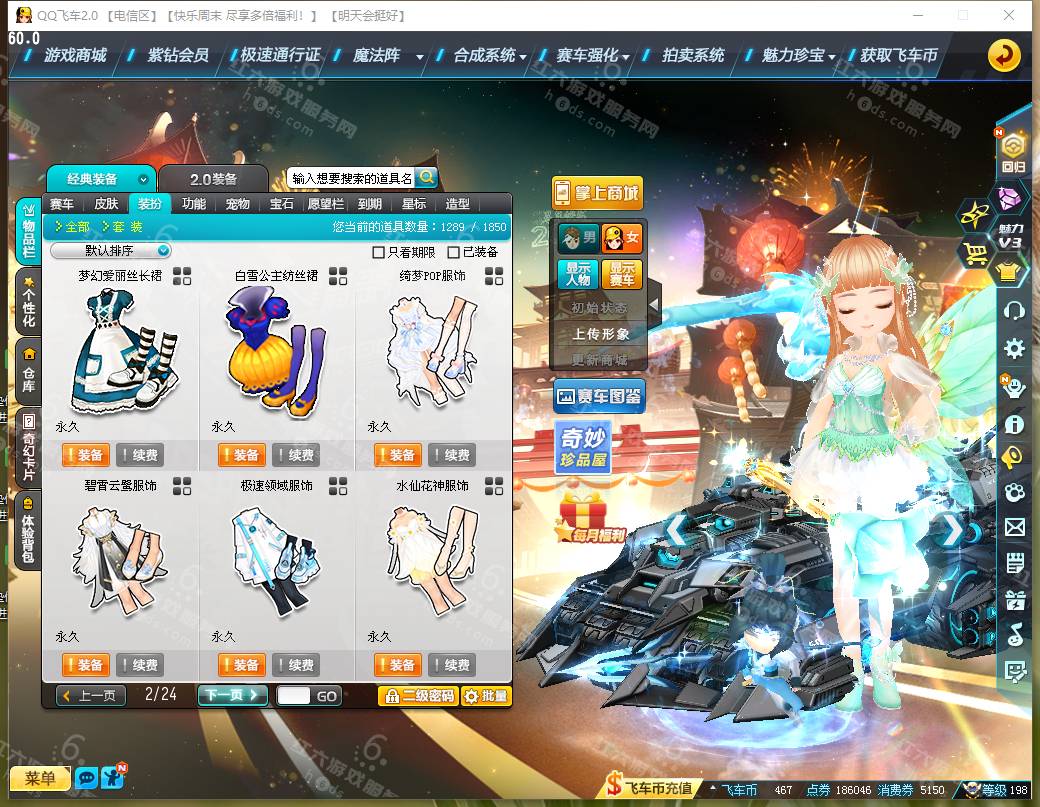1040x807 pixels.
Task: Open the 默认排序 sort dropdown
Action: tap(111, 251)
